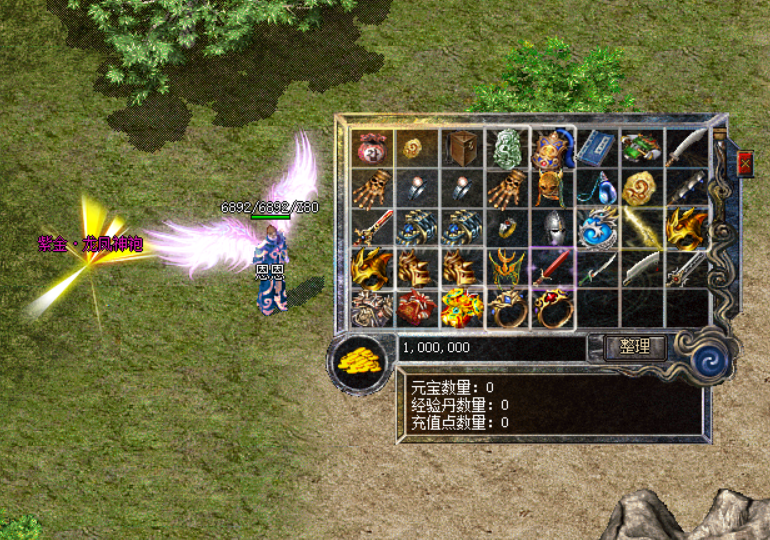Click the 整理 sort button
Screen dimensions: 770x540
635,347
